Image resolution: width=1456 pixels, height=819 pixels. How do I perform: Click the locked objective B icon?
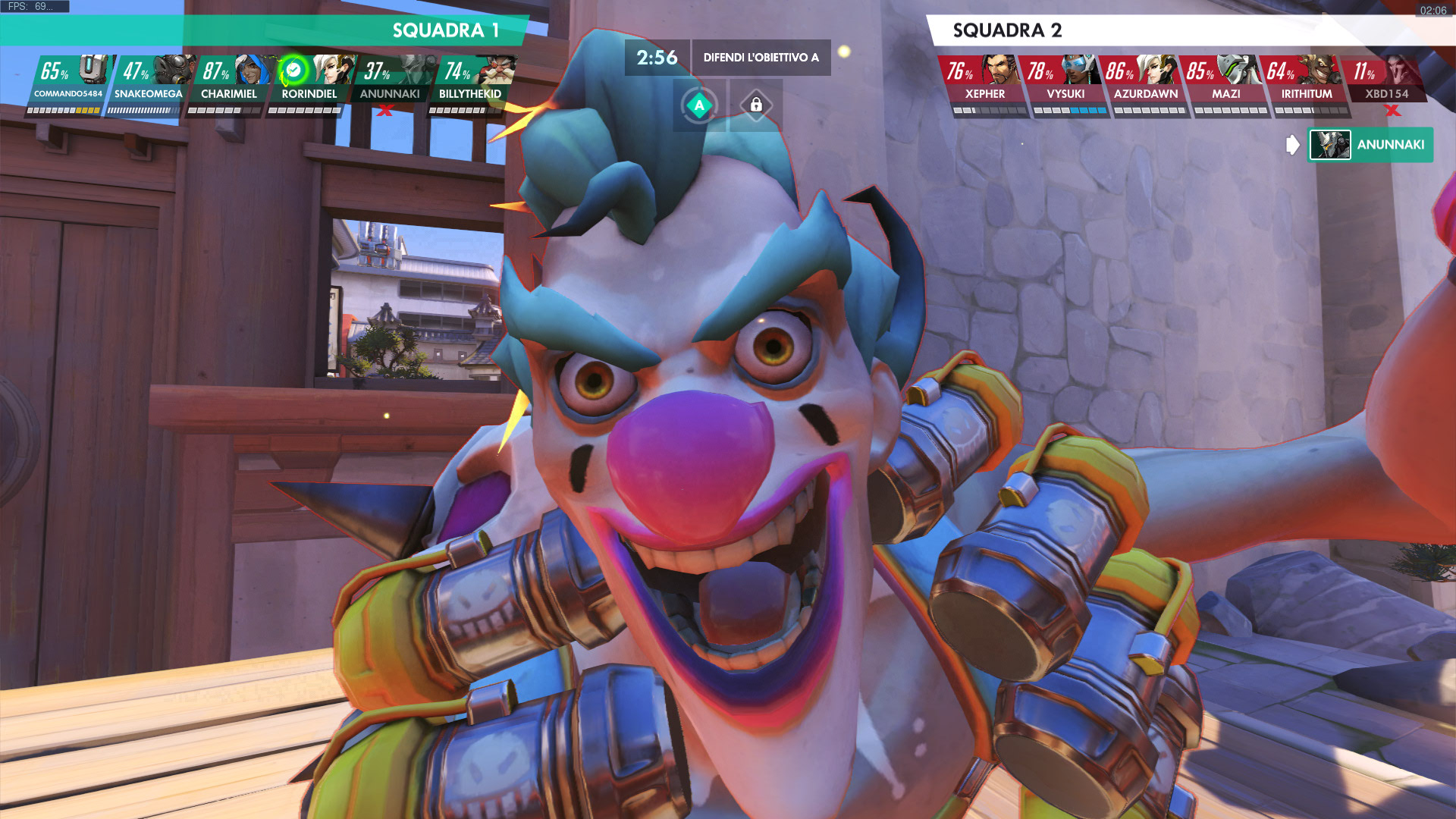tap(756, 105)
